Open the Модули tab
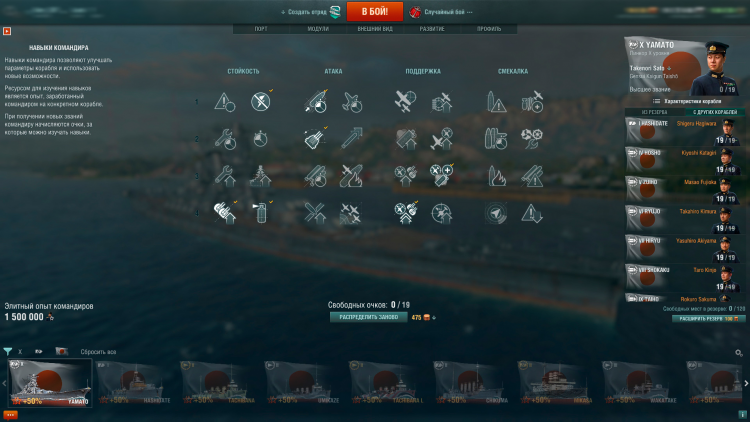Viewport: 750px width, 422px height. coord(318,29)
